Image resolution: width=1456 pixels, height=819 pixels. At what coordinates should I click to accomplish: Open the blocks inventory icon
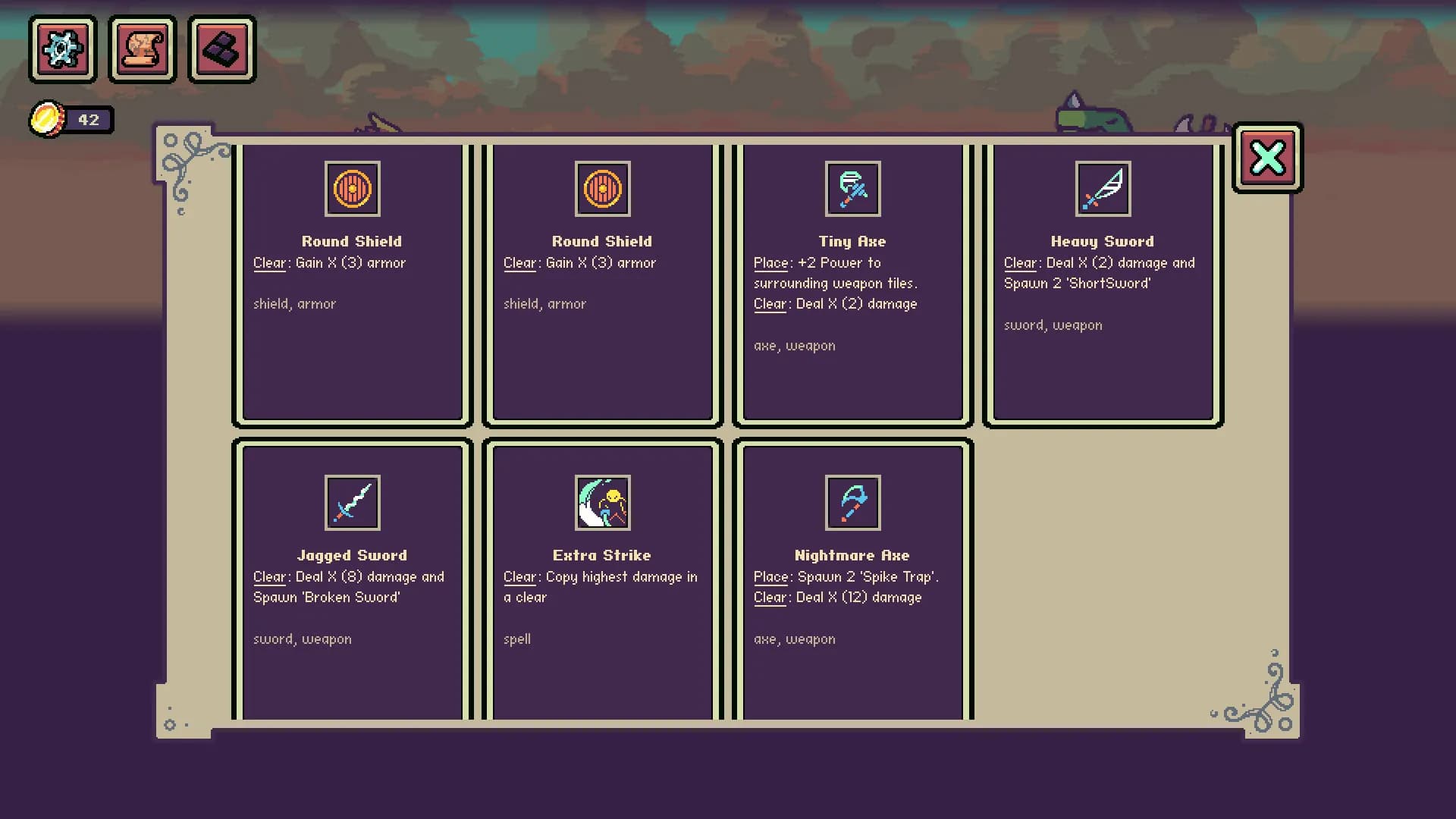click(221, 49)
